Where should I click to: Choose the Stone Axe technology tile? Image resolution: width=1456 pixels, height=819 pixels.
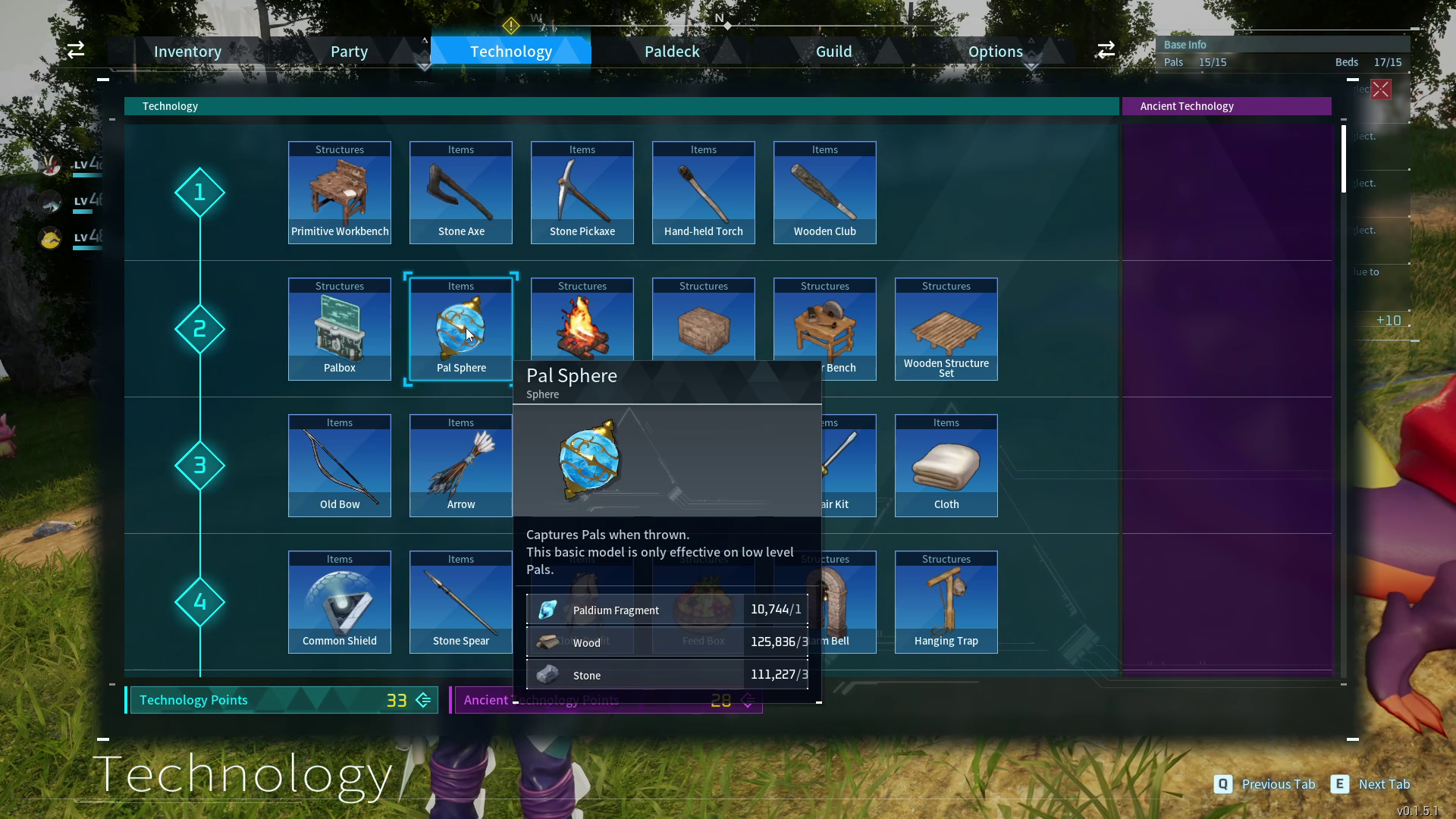(x=461, y=193)
